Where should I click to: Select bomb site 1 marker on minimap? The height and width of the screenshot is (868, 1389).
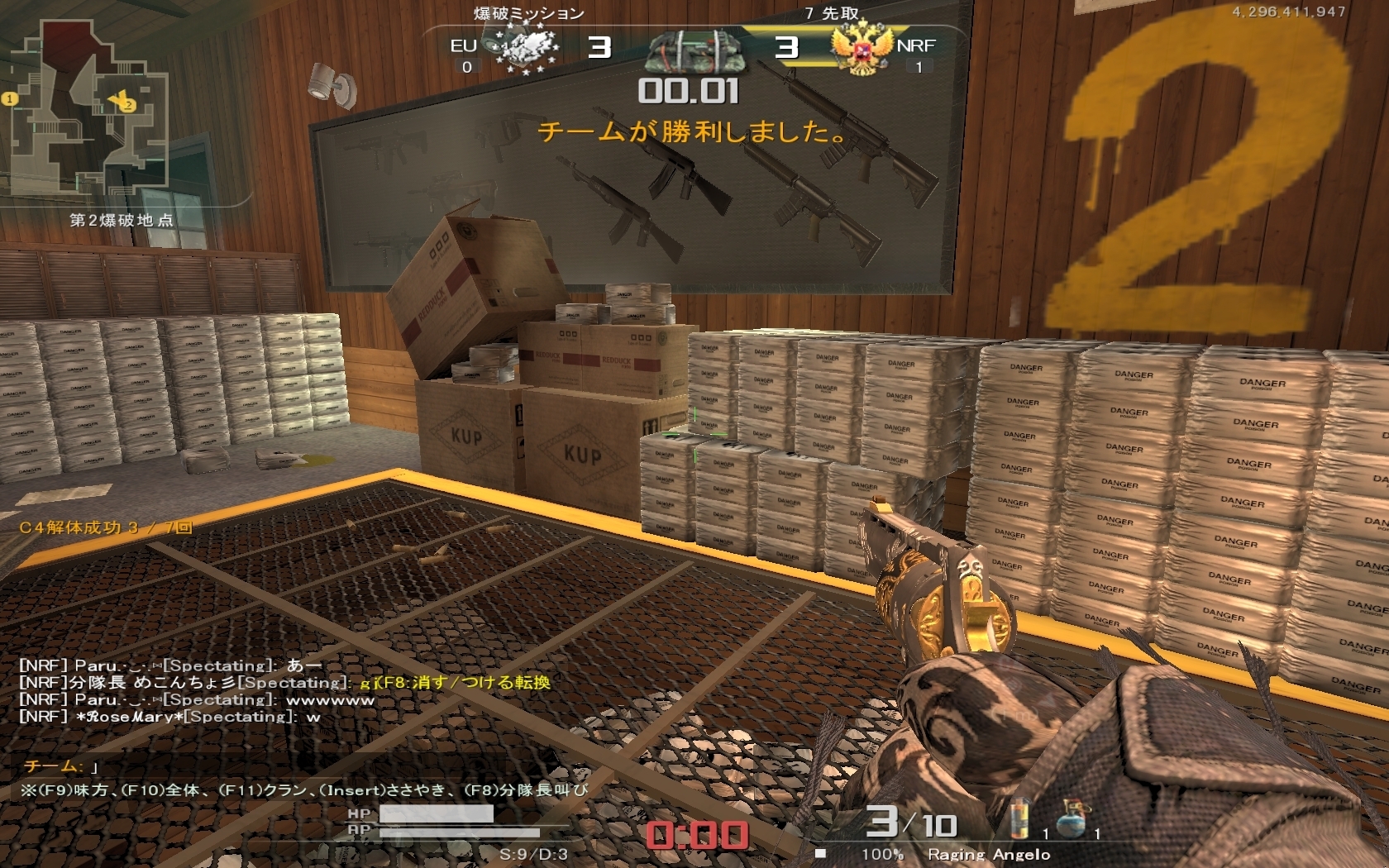coord(10,99)
